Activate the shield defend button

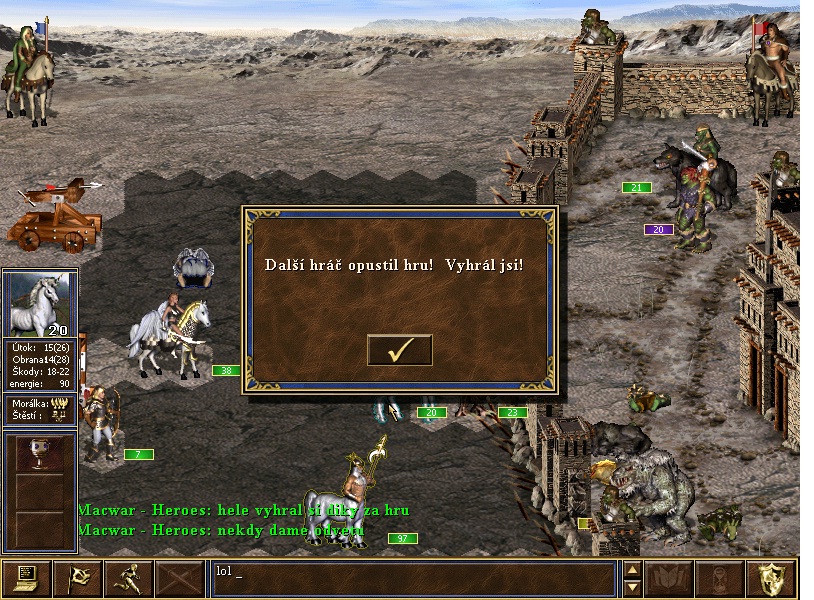pos(772,578)
